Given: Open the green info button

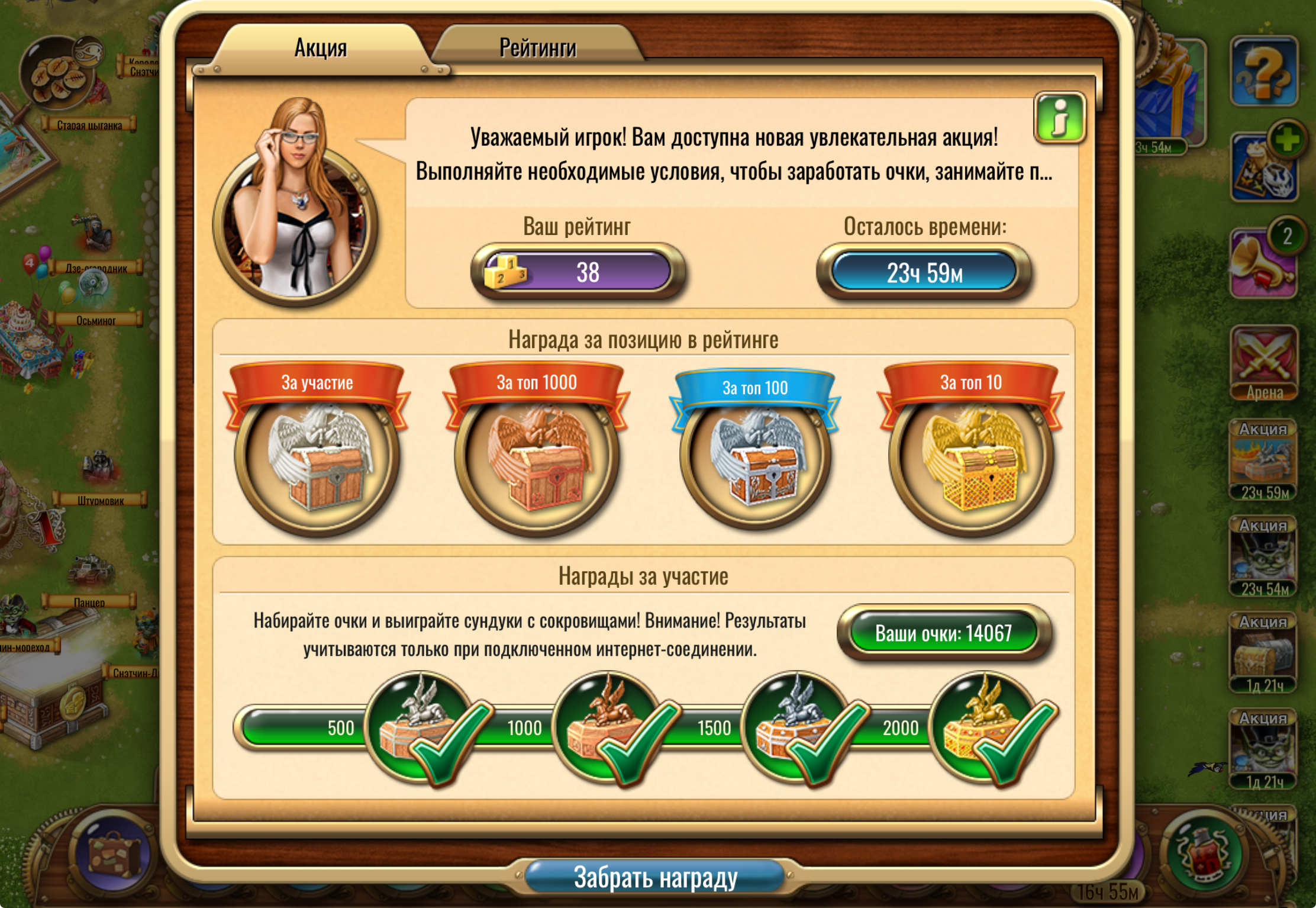Looking at the screenshot, I should pos(1059,118).
